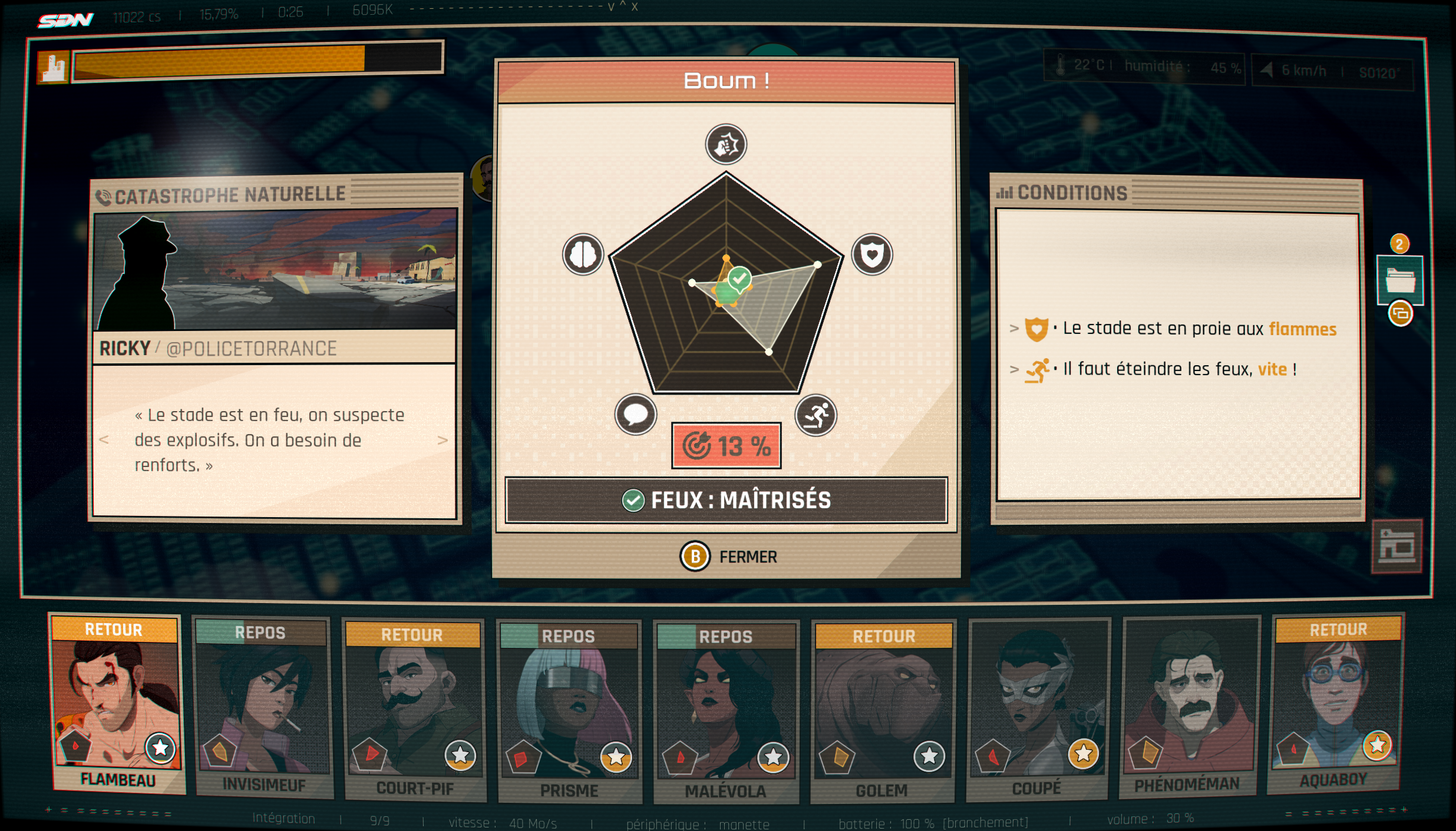
Task: Pick the Phénoméman hero card
Action: coord(1189,706)
